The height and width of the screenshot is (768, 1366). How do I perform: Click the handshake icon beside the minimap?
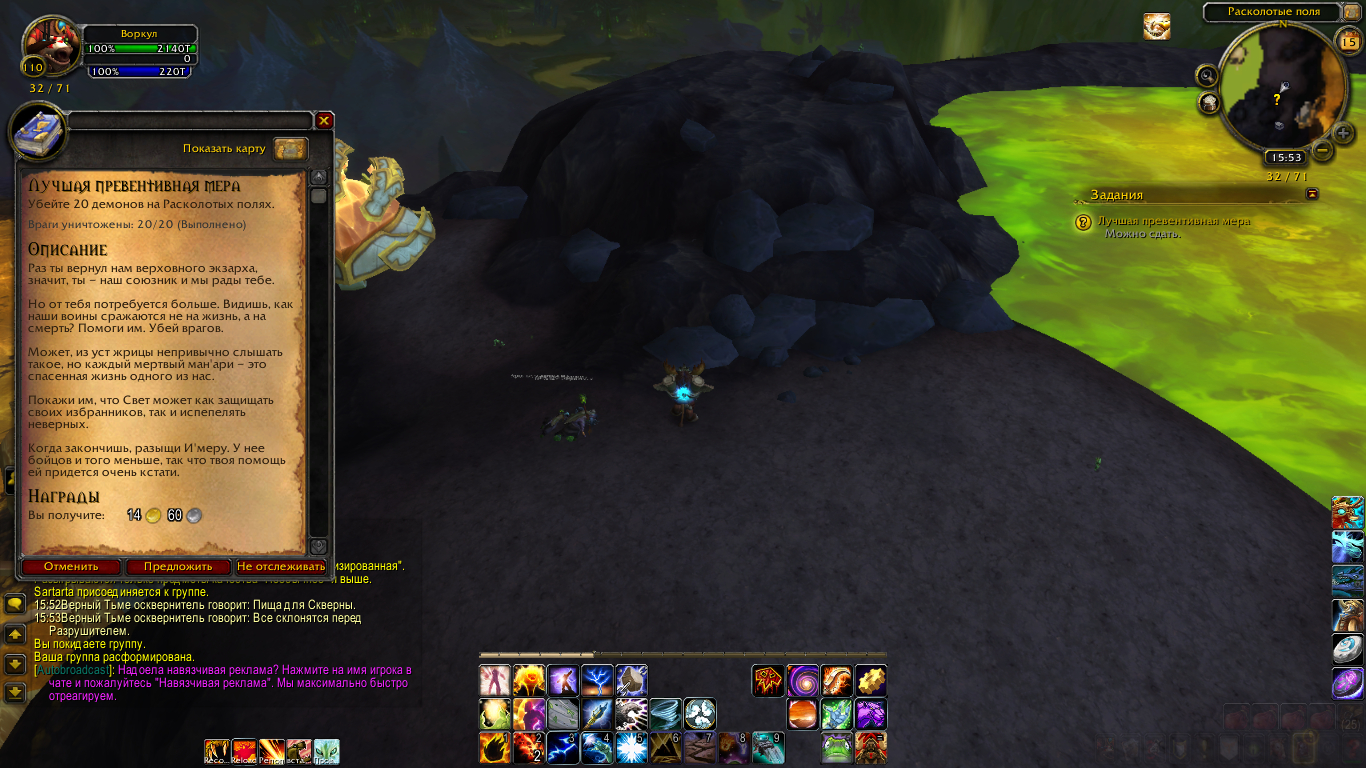click(x=1157, y=27)
